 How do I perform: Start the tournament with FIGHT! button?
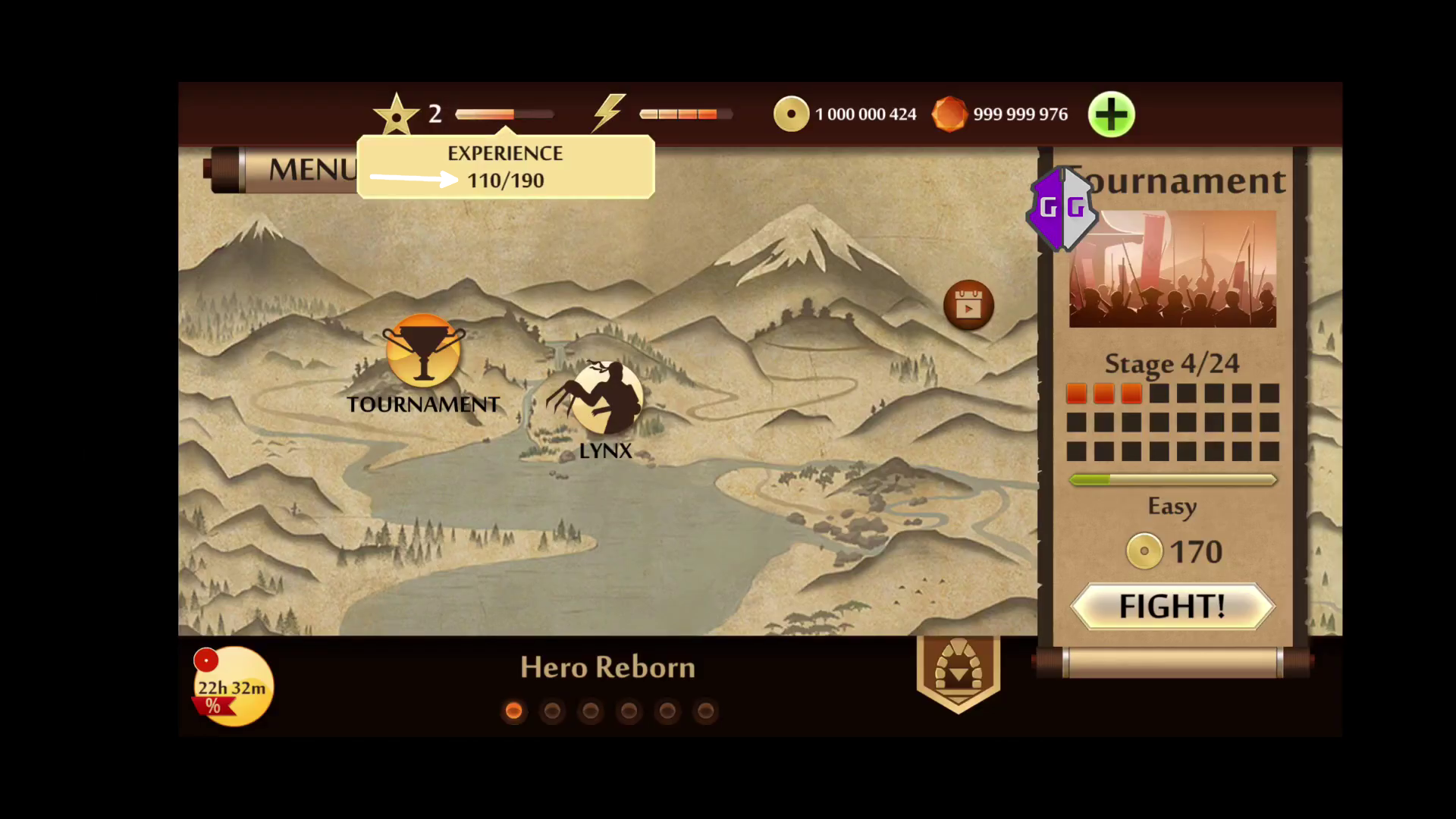click(x=1172, y=606)
